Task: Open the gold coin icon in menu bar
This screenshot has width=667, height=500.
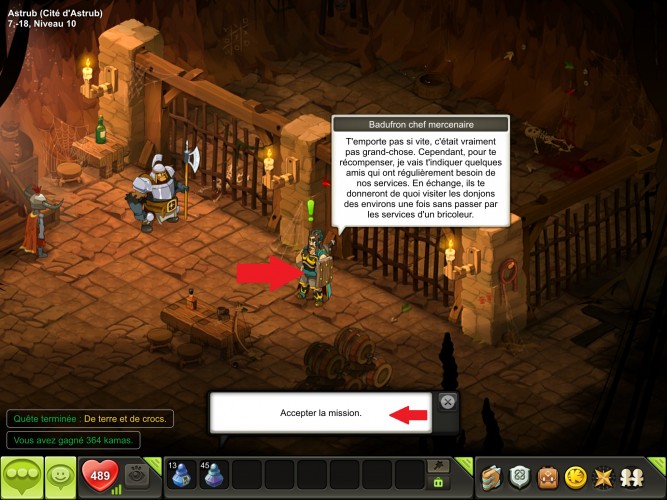Action: point(575,477)
